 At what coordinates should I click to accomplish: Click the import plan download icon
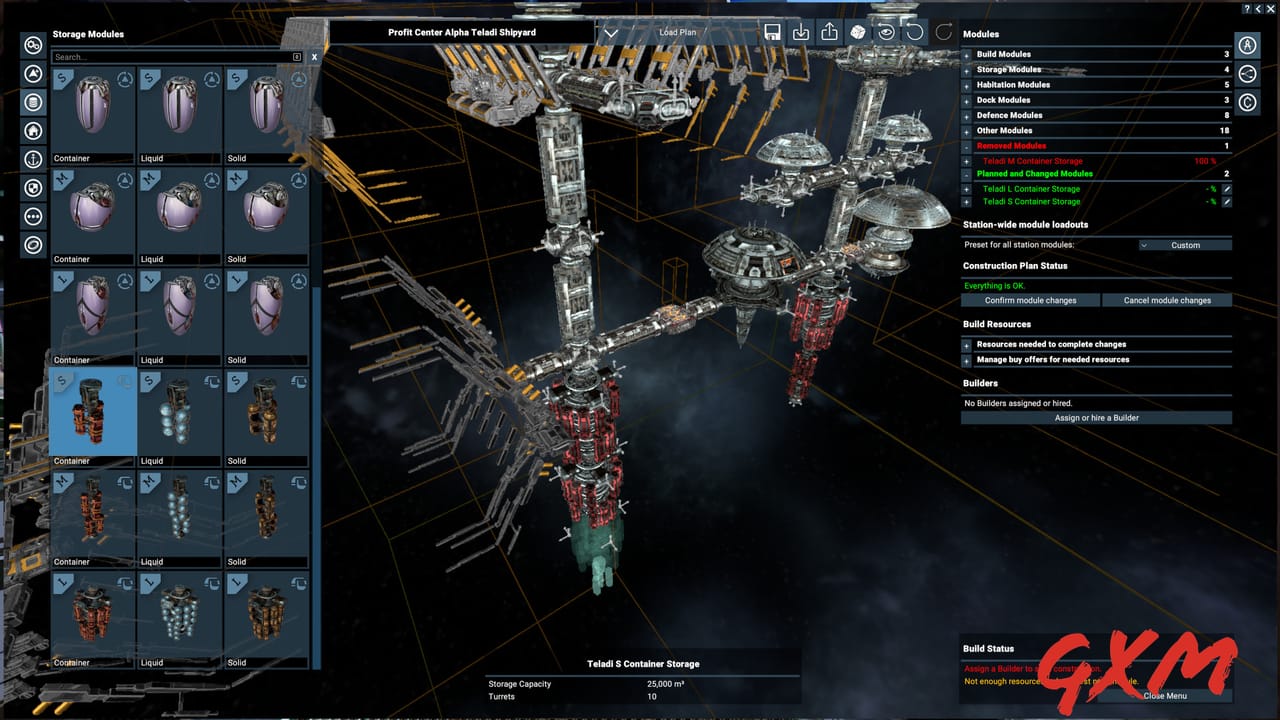click(x=801, y=32)
